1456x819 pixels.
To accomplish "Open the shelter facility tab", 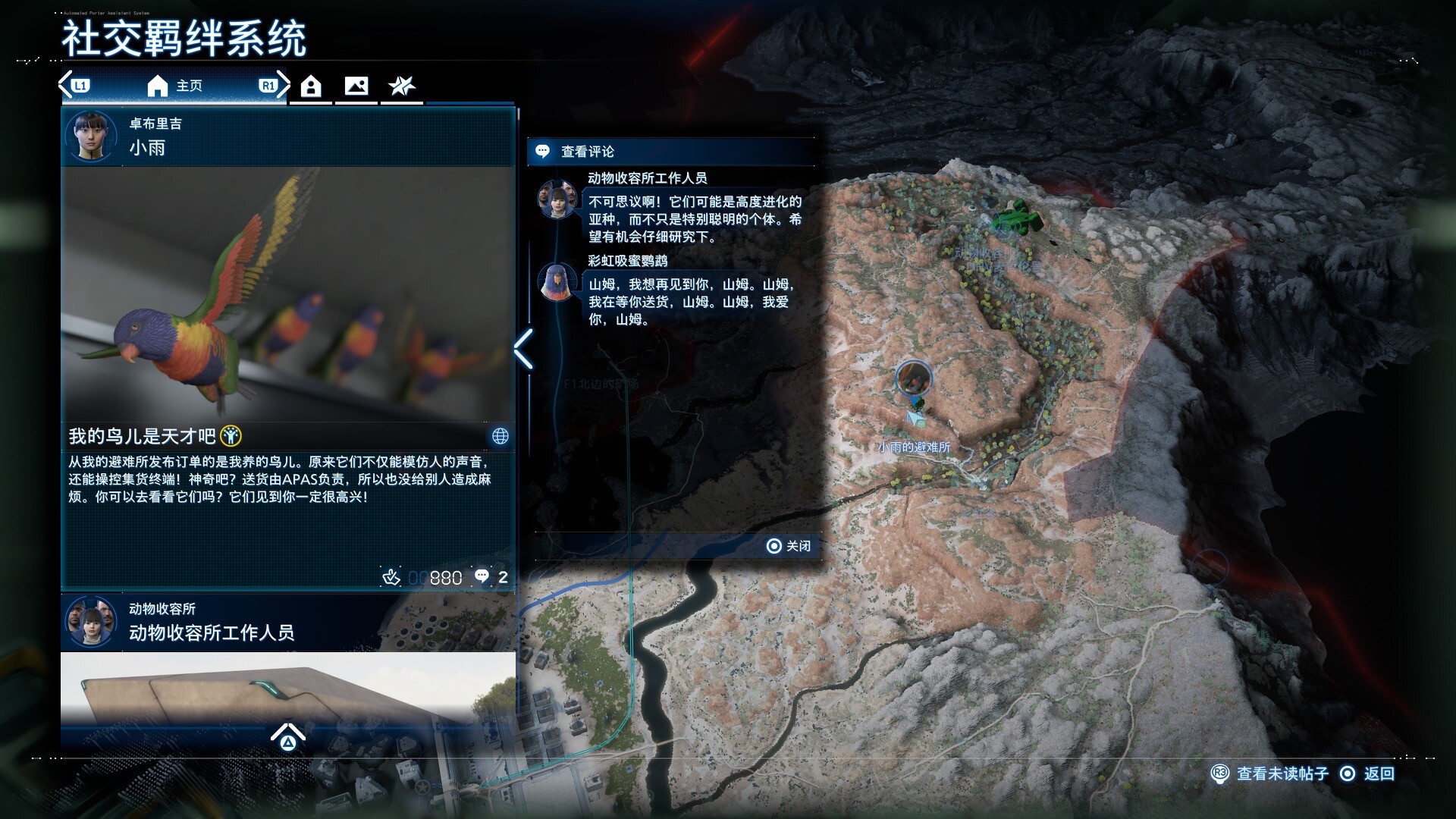I will (x=311, y=86).
